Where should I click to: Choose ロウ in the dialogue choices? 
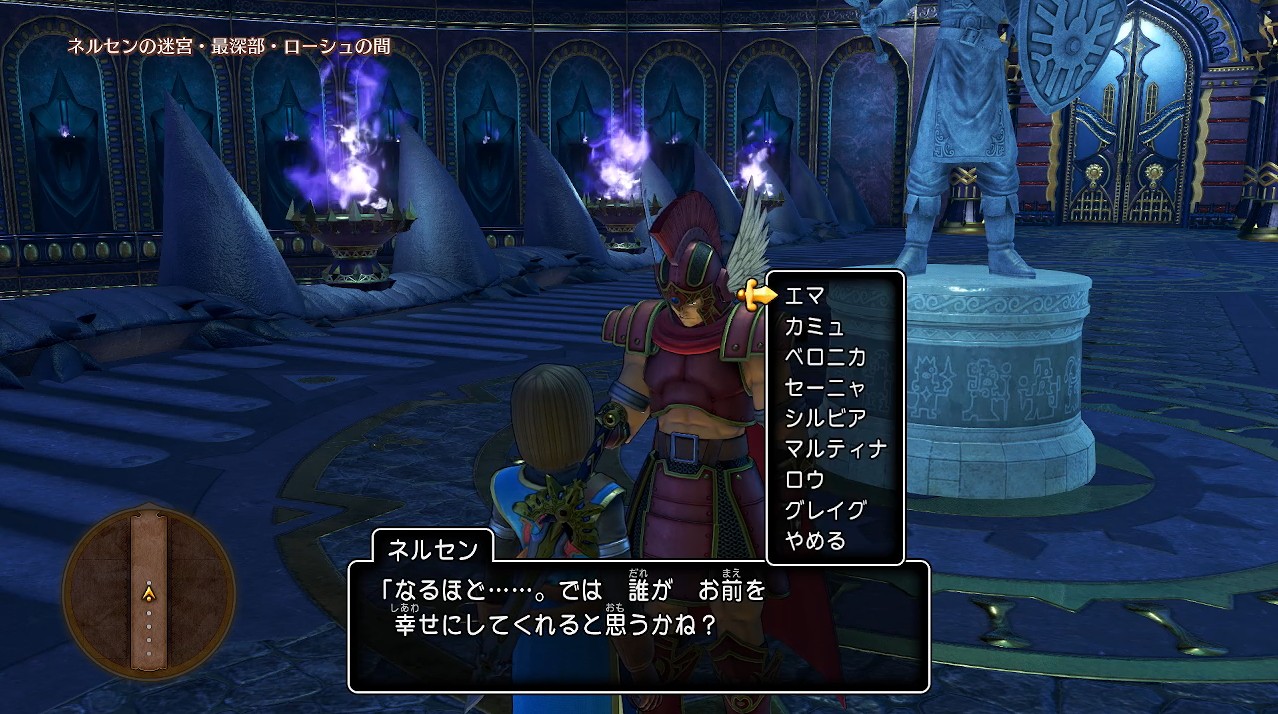804,479
